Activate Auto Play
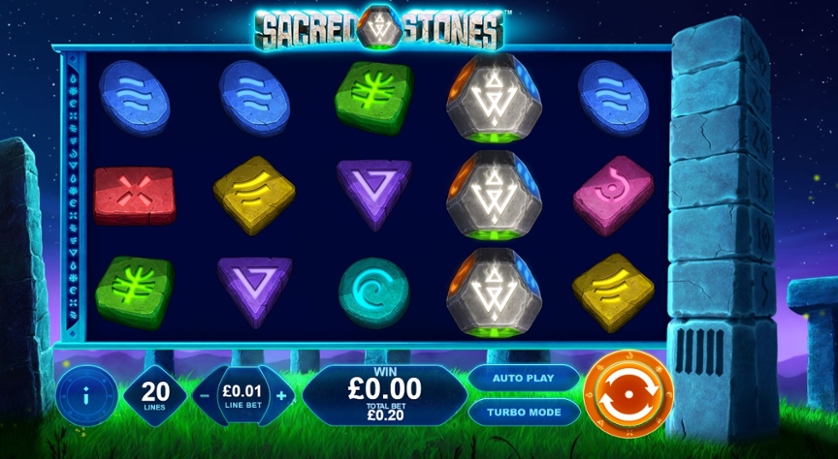838x459 pixels. [522, 379]
